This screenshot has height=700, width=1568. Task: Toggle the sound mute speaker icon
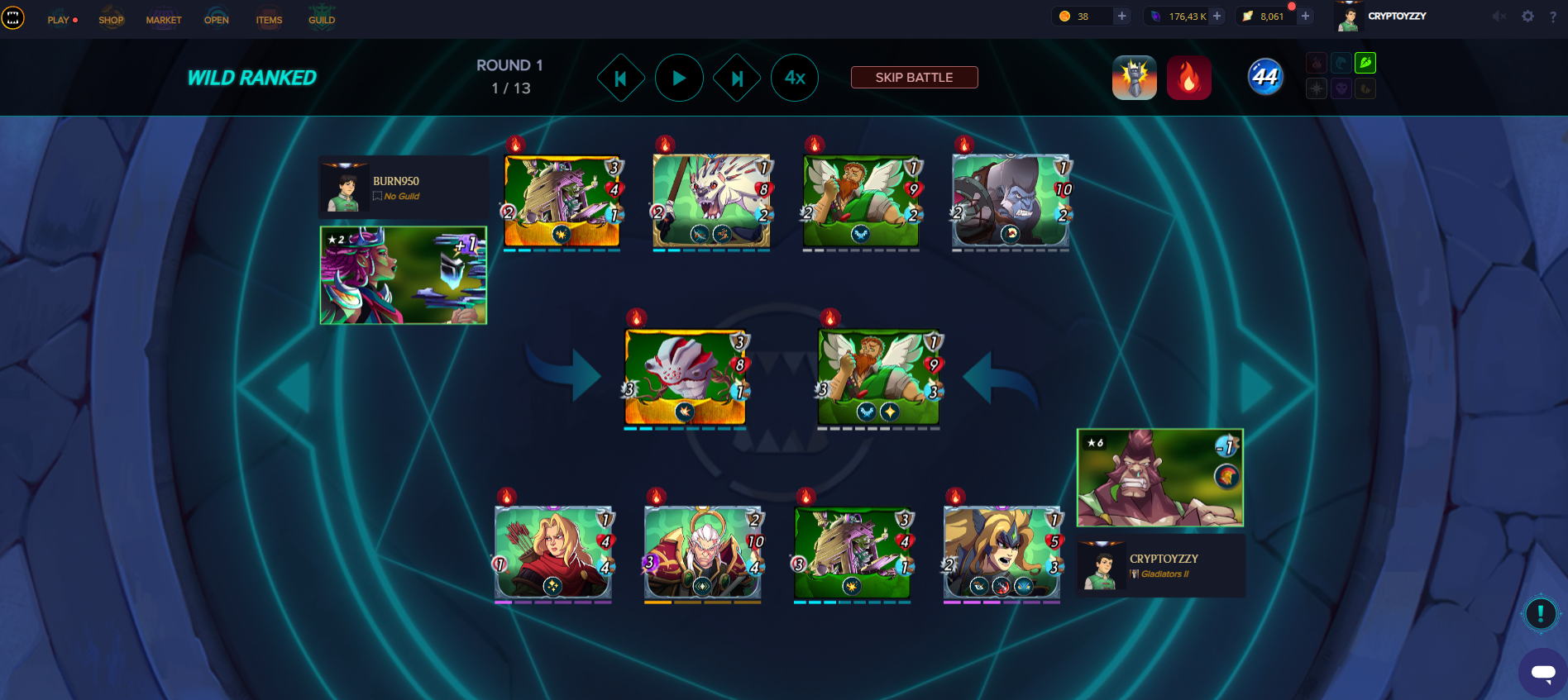(1499, 17)
